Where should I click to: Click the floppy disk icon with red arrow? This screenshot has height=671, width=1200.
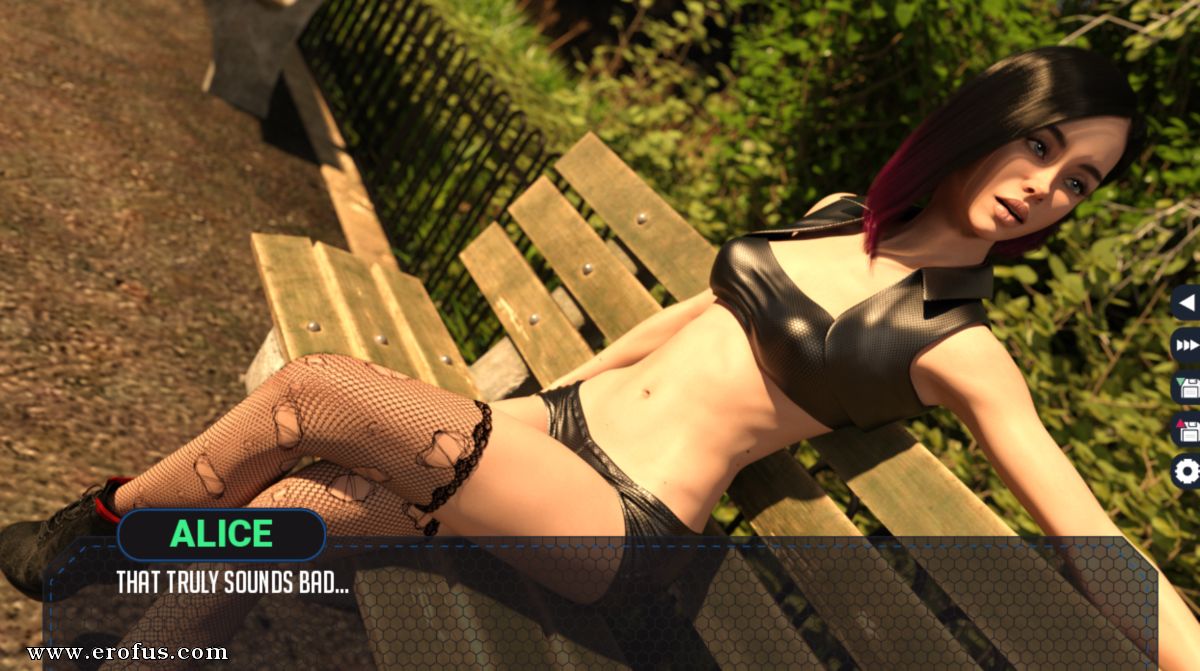[x=1187, y=429]
